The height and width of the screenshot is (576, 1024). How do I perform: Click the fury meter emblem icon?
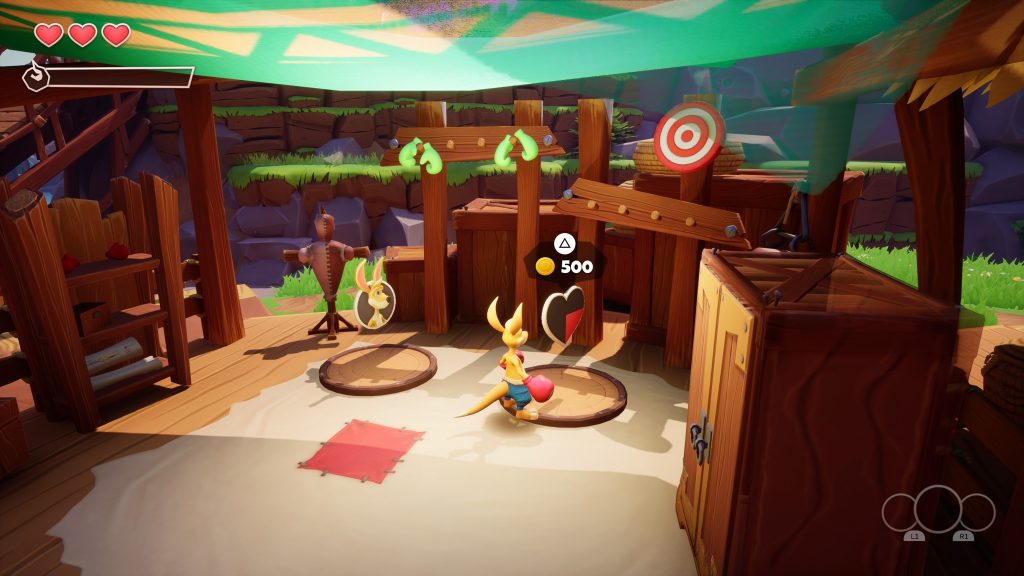pos(35,76)
